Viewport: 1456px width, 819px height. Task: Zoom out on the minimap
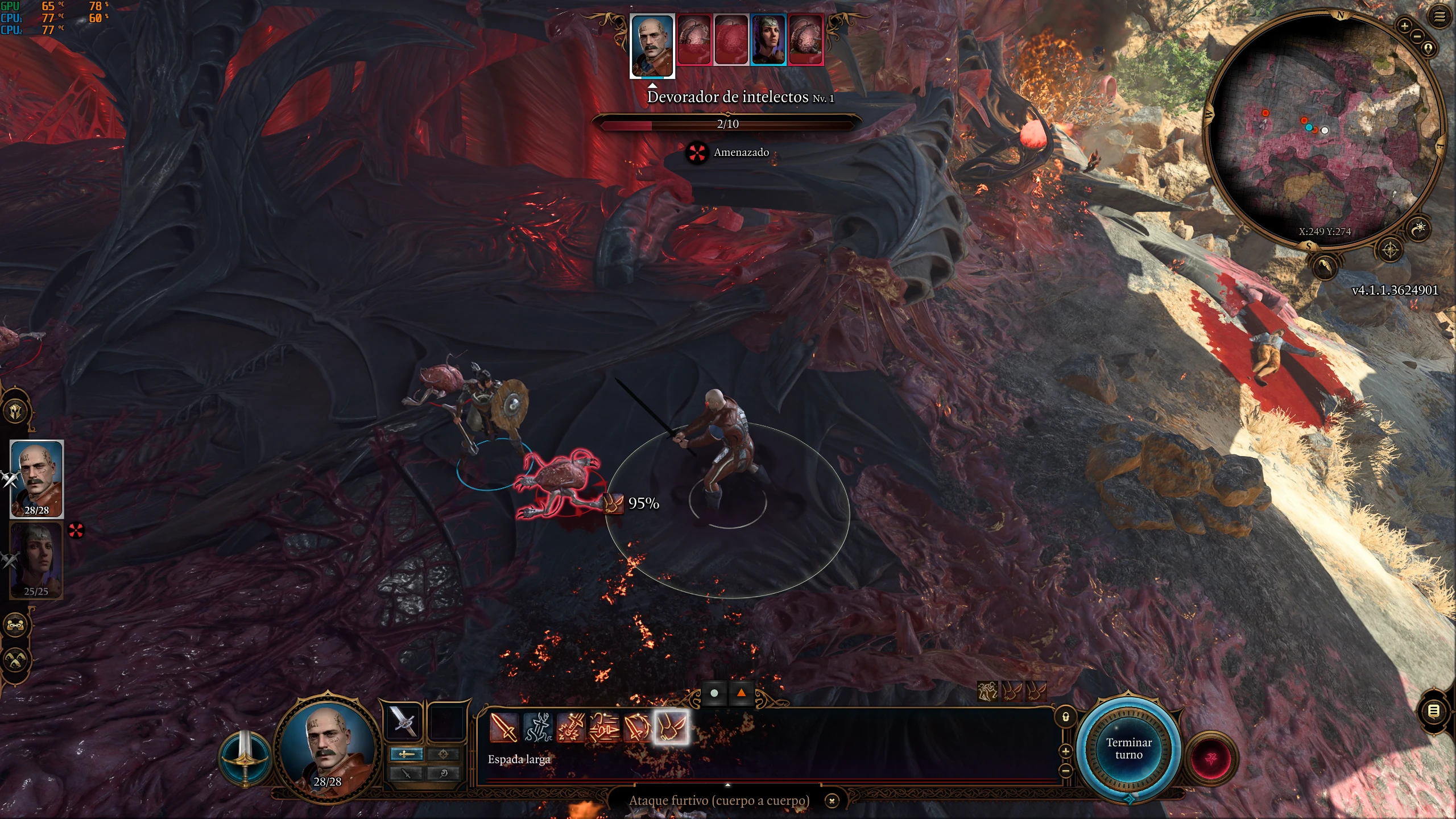(x=1417, y=36)
